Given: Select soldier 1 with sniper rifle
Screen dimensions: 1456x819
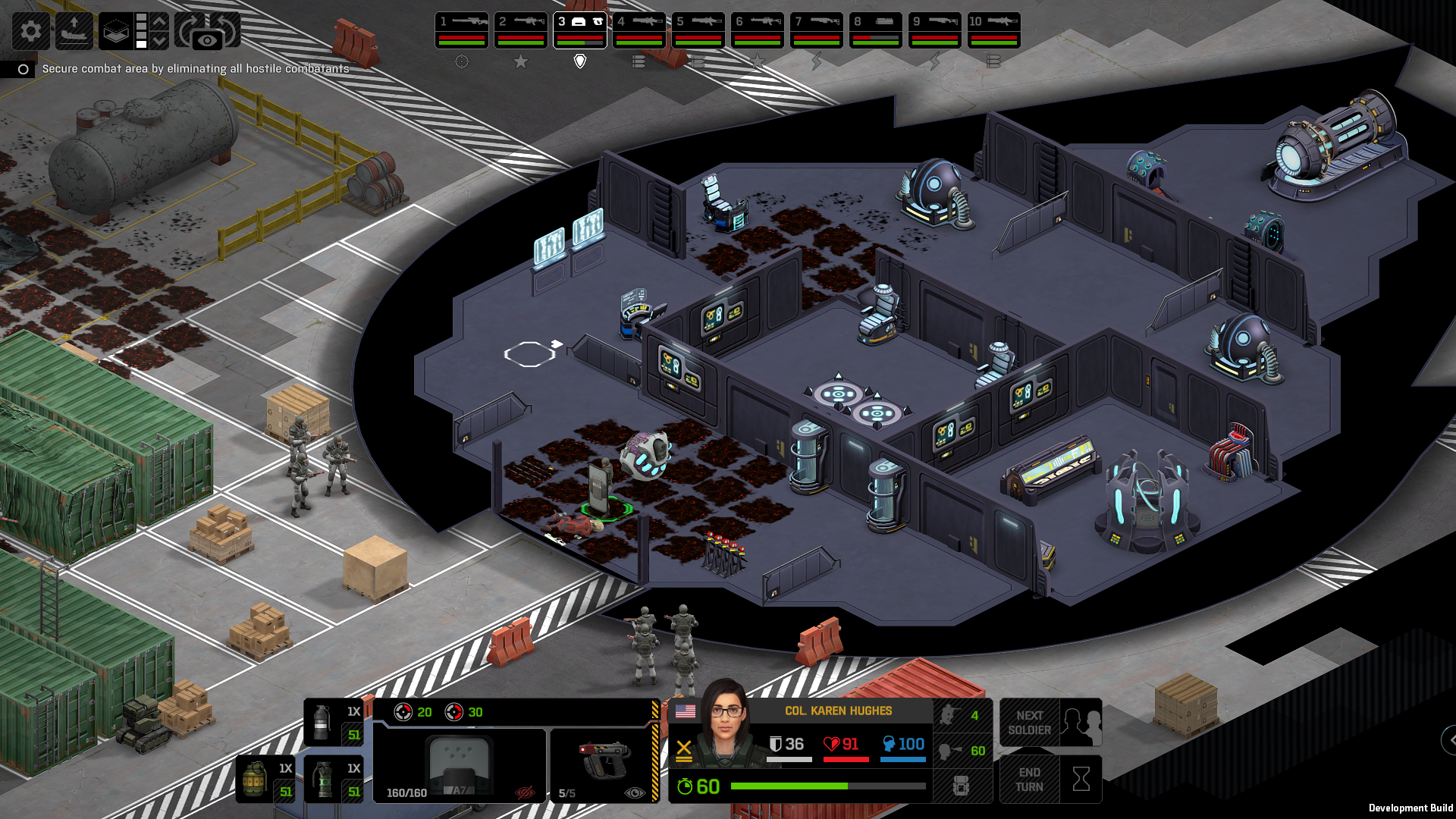Looking at the screenshot, I should [461, 30].
